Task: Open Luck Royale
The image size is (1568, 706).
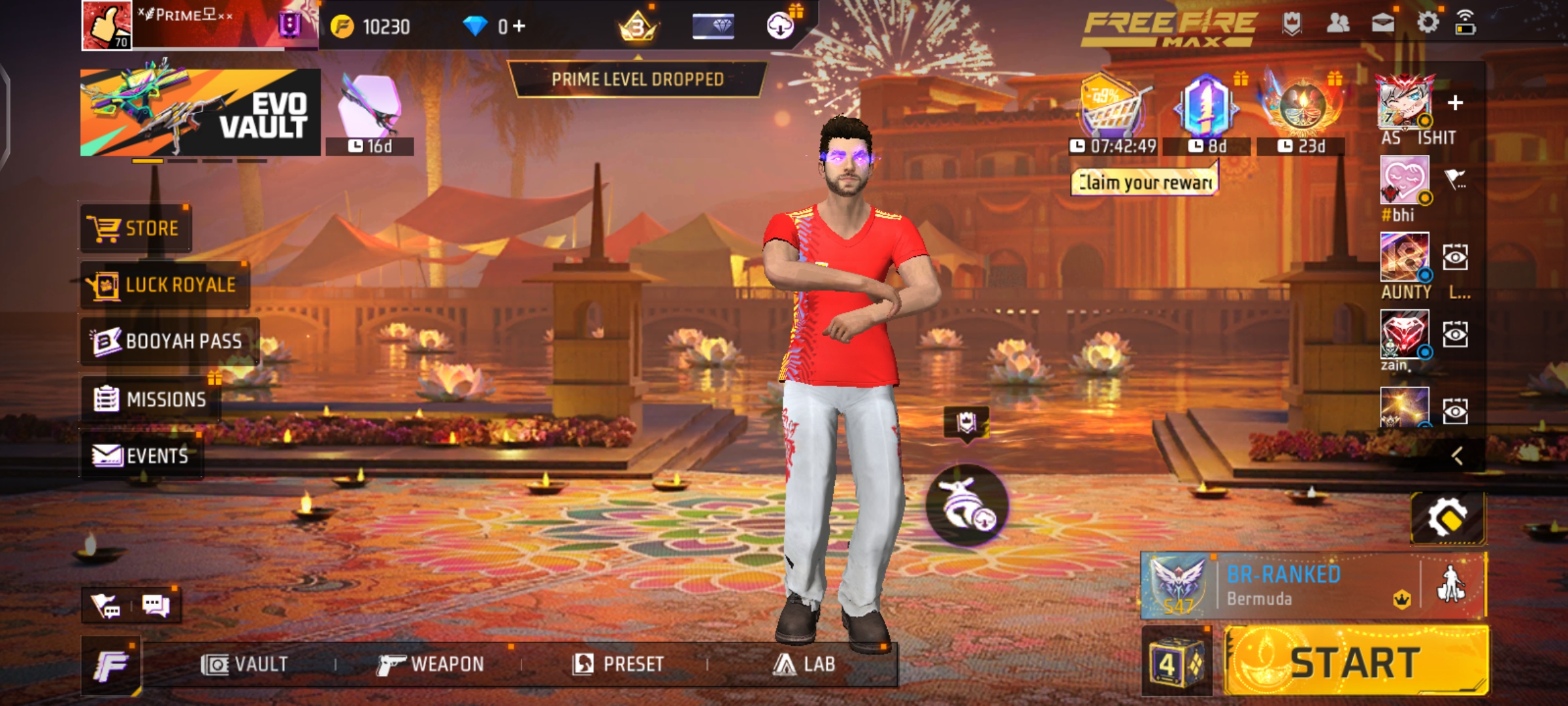Action: [164, 285]
